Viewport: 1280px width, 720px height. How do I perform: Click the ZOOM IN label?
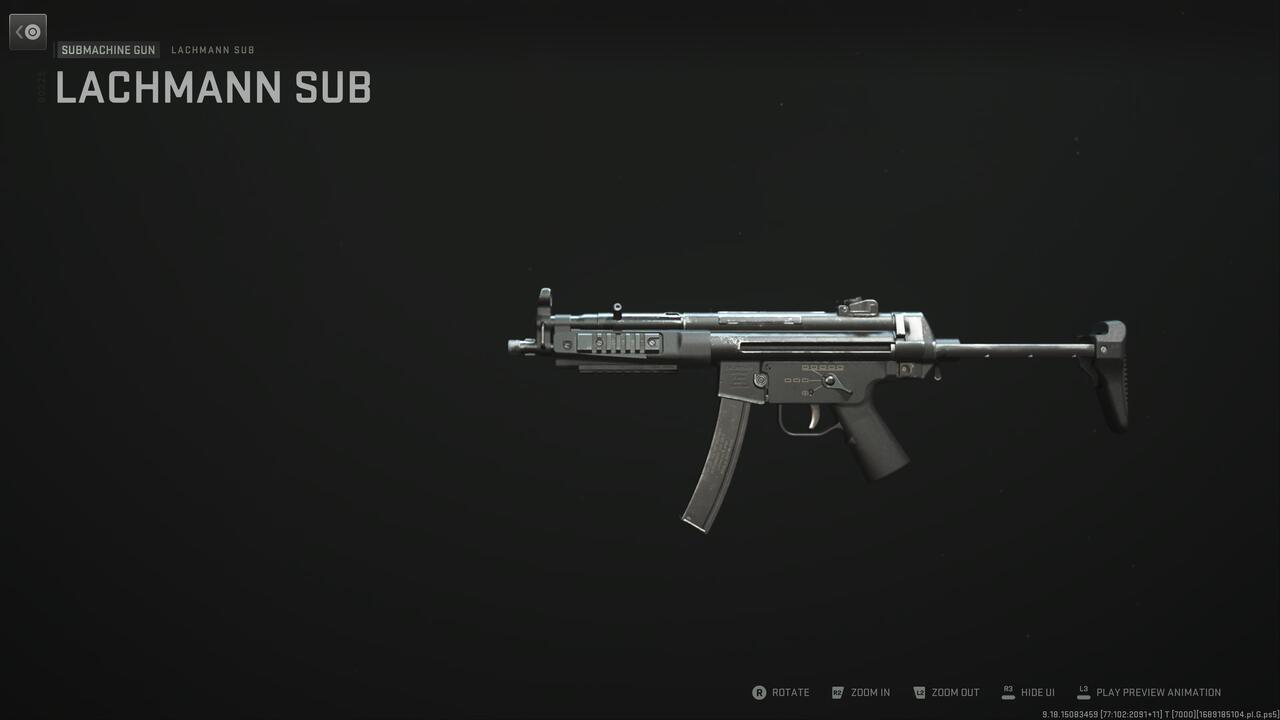point(868,692)
